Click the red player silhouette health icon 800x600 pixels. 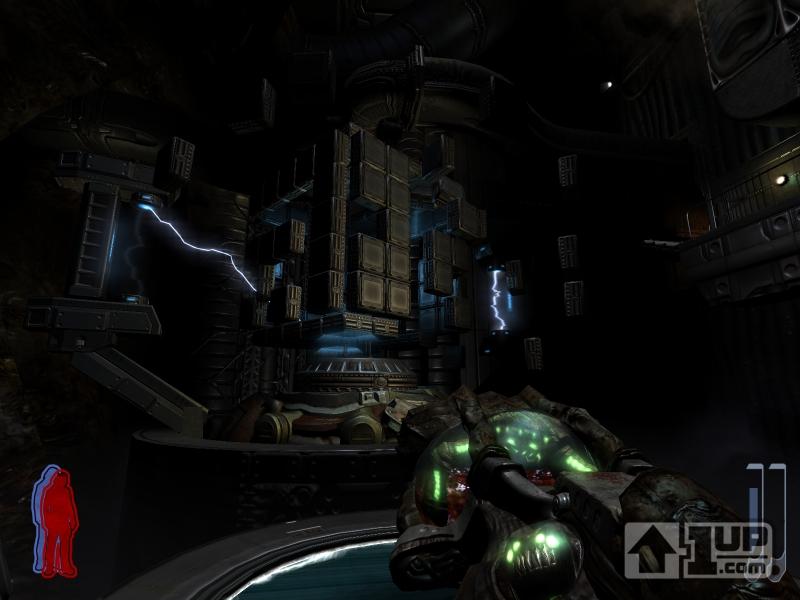click(57, 520)
